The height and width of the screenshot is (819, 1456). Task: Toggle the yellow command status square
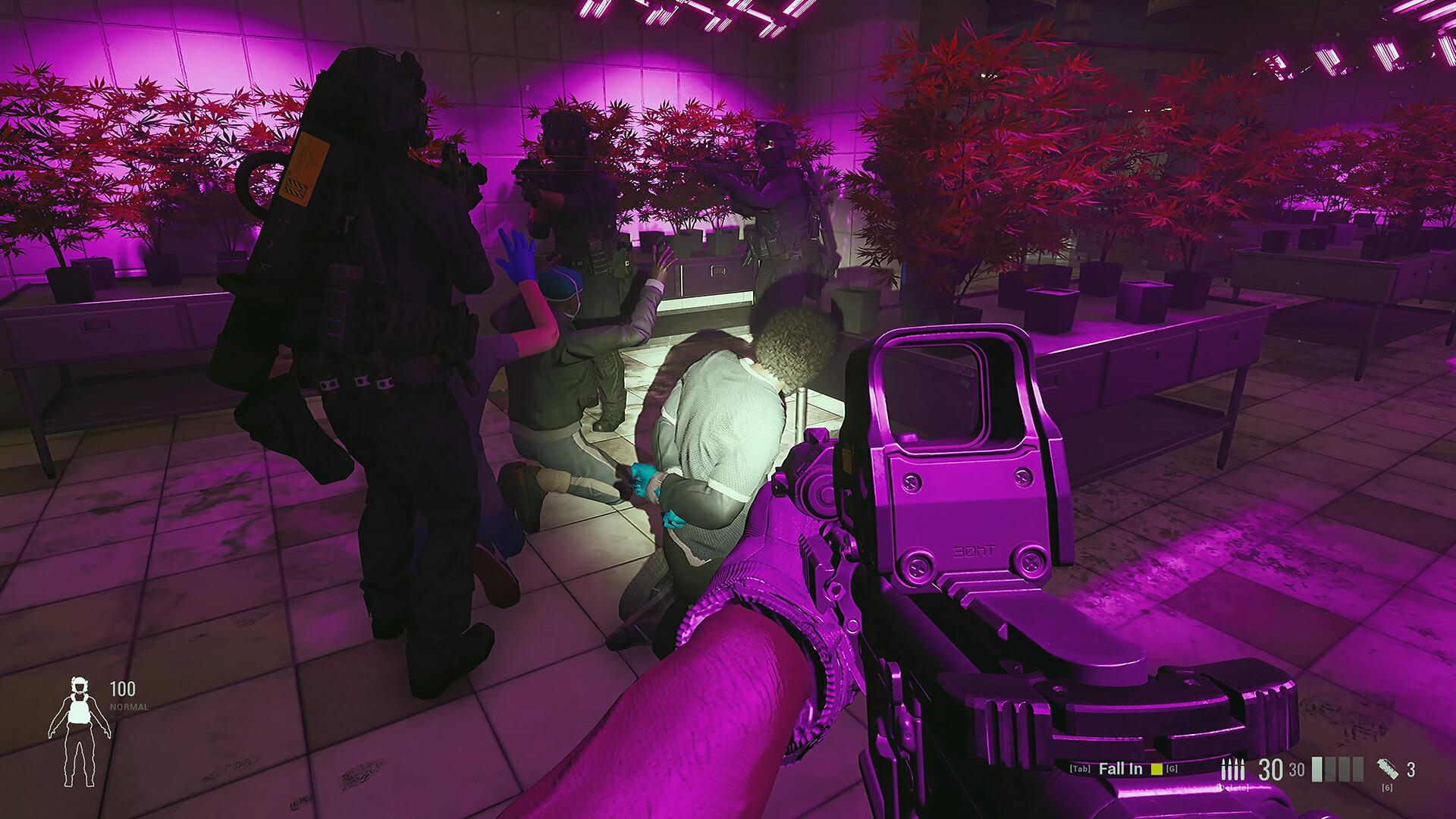coord(1156,769)
